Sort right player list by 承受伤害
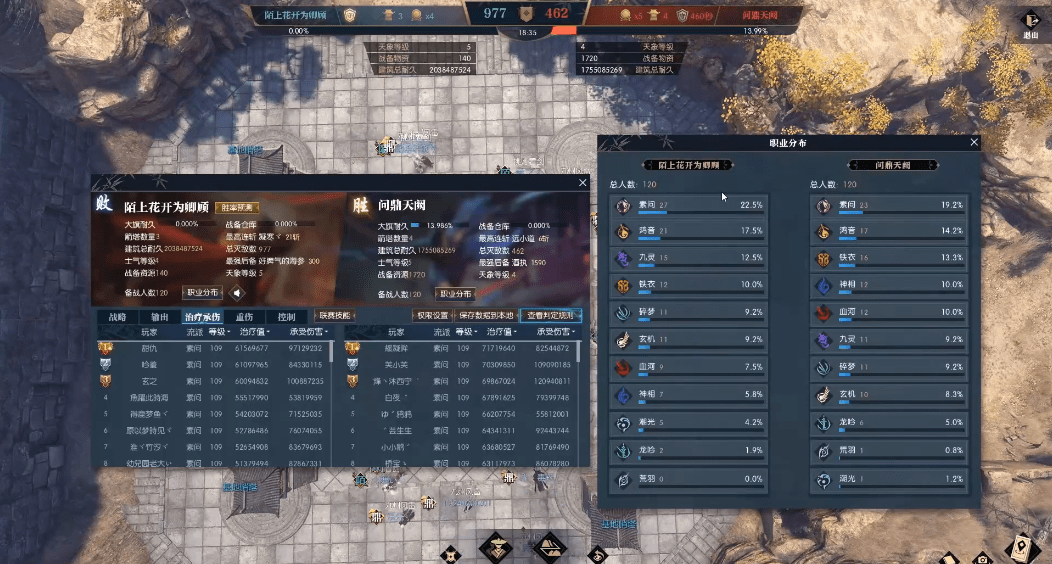1052x564 pixels. coord(558,331)
